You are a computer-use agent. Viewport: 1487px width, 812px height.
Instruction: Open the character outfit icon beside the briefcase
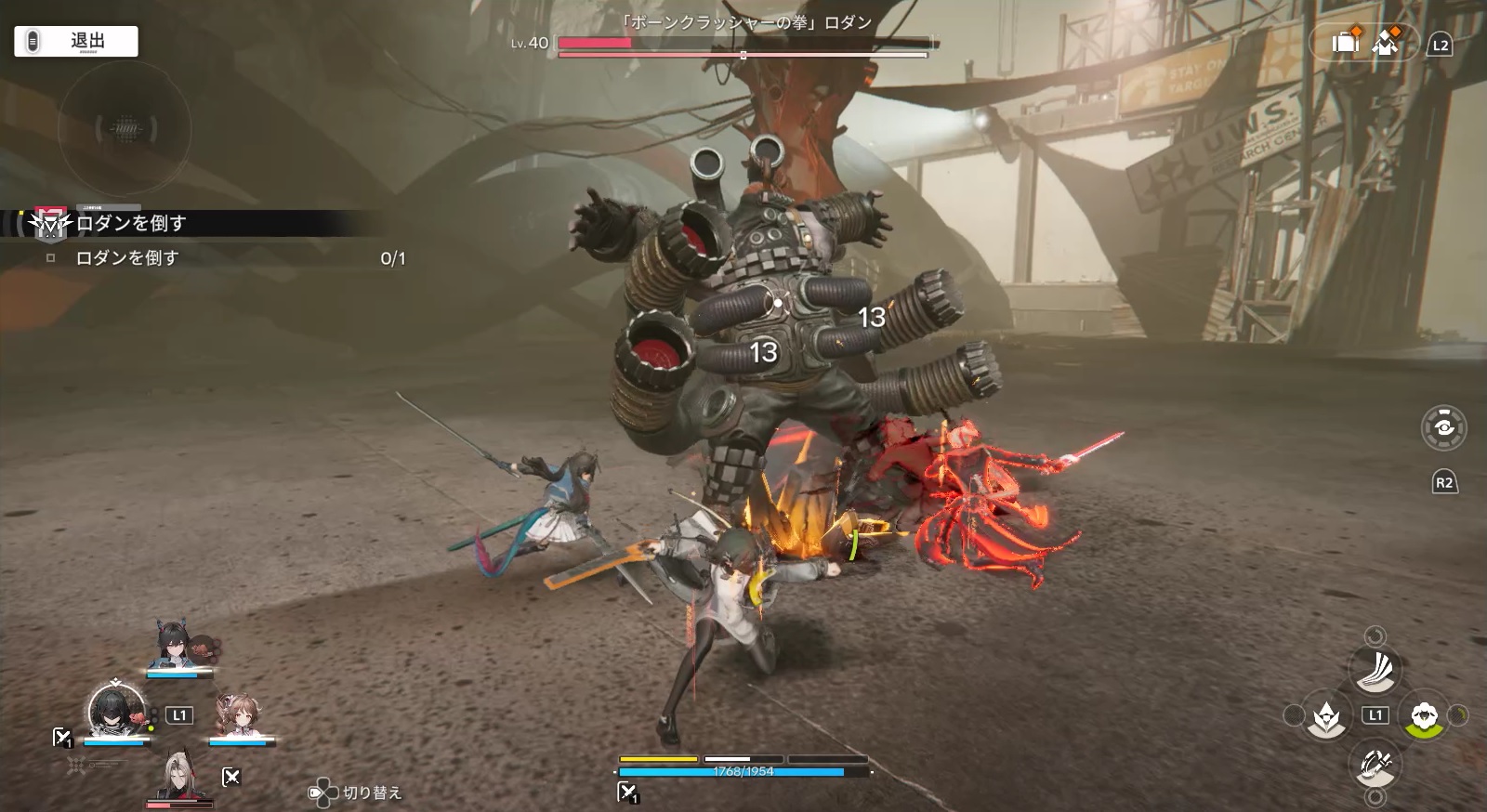click(1386, 42)
